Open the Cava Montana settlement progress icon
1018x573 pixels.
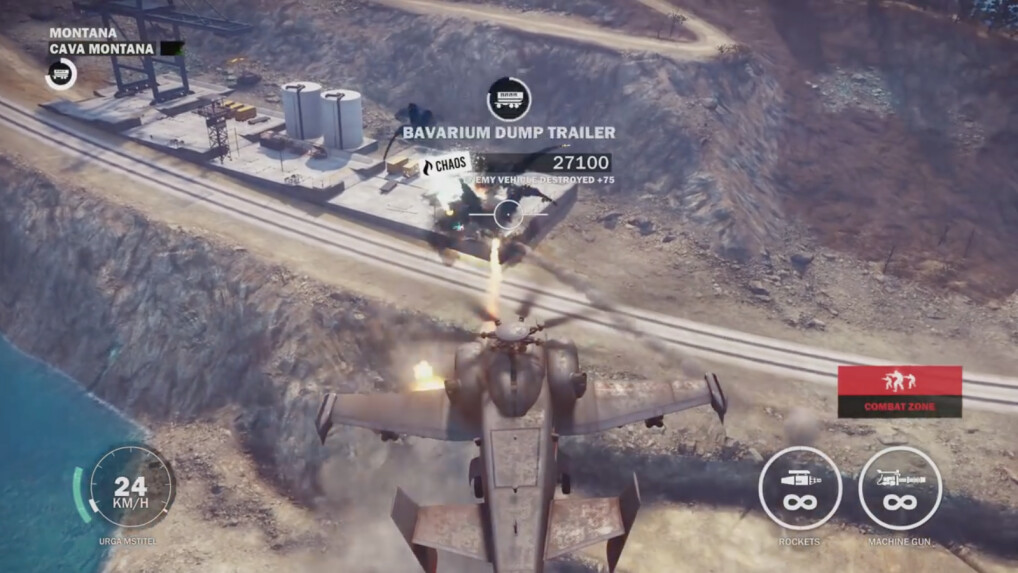pos(61,73)
